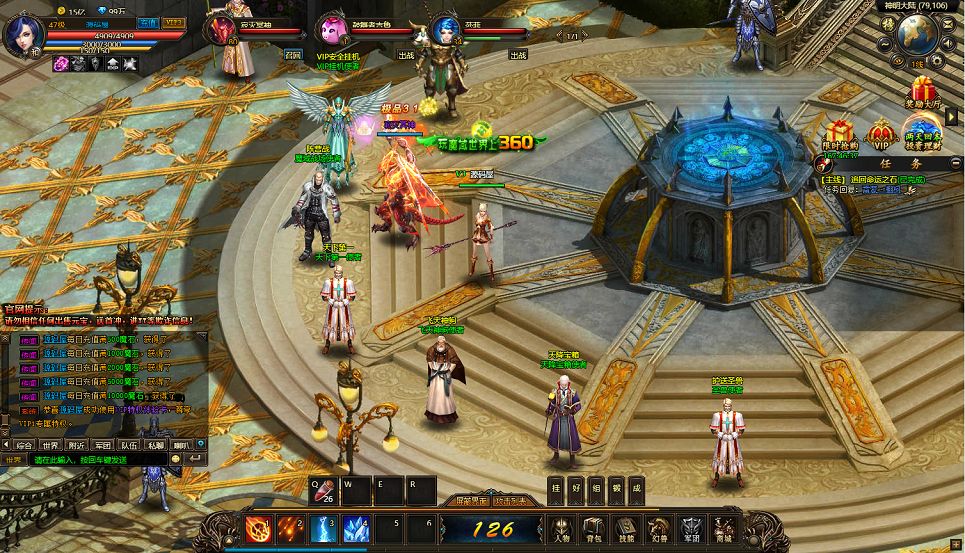Image resolution: width=965 pixels, height=553 pixels.
Task: Open the VIP crown menu
Action: (881, 134)
